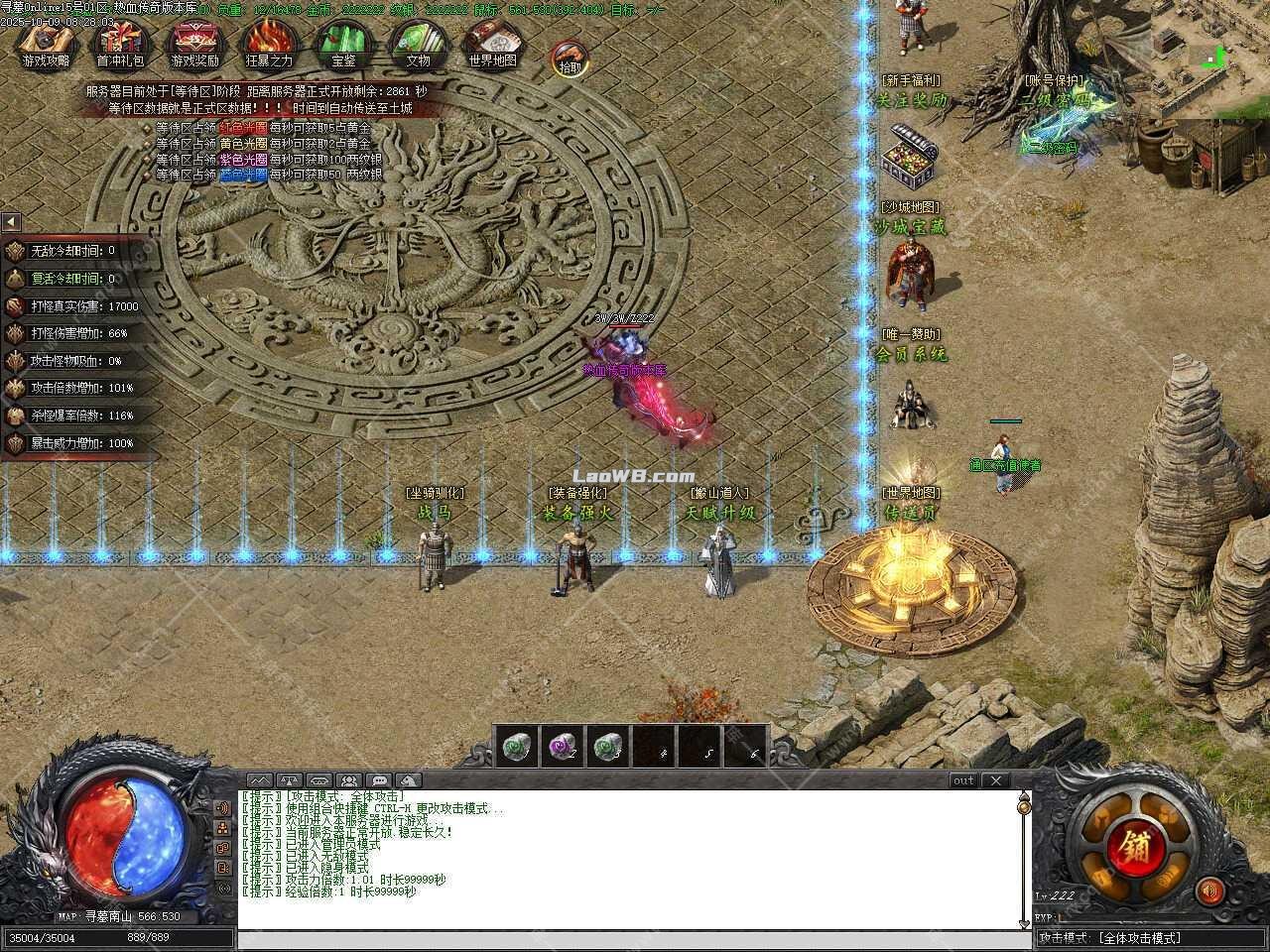1270x952 pixels.
Task: Open the 世界地图 world map
Action: 492,44
